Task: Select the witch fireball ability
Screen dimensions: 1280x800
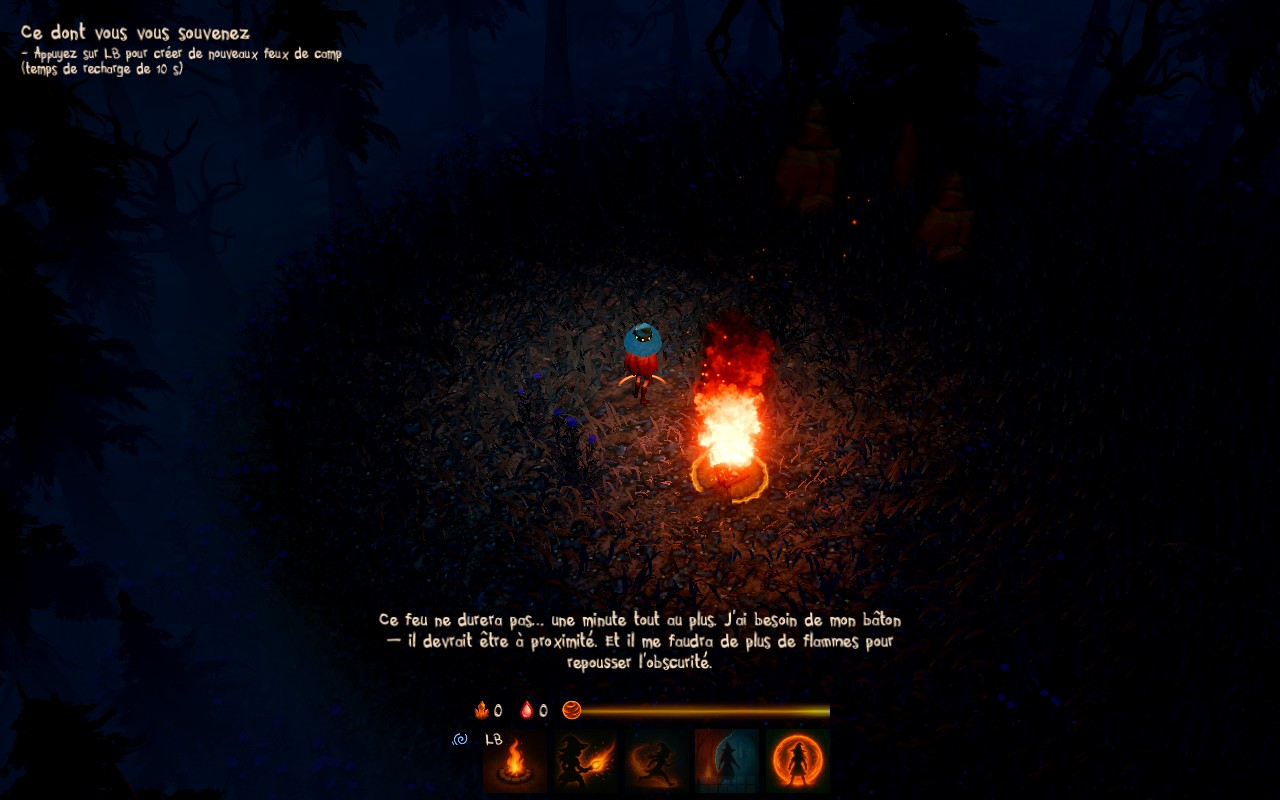Action: coord(586,761)
